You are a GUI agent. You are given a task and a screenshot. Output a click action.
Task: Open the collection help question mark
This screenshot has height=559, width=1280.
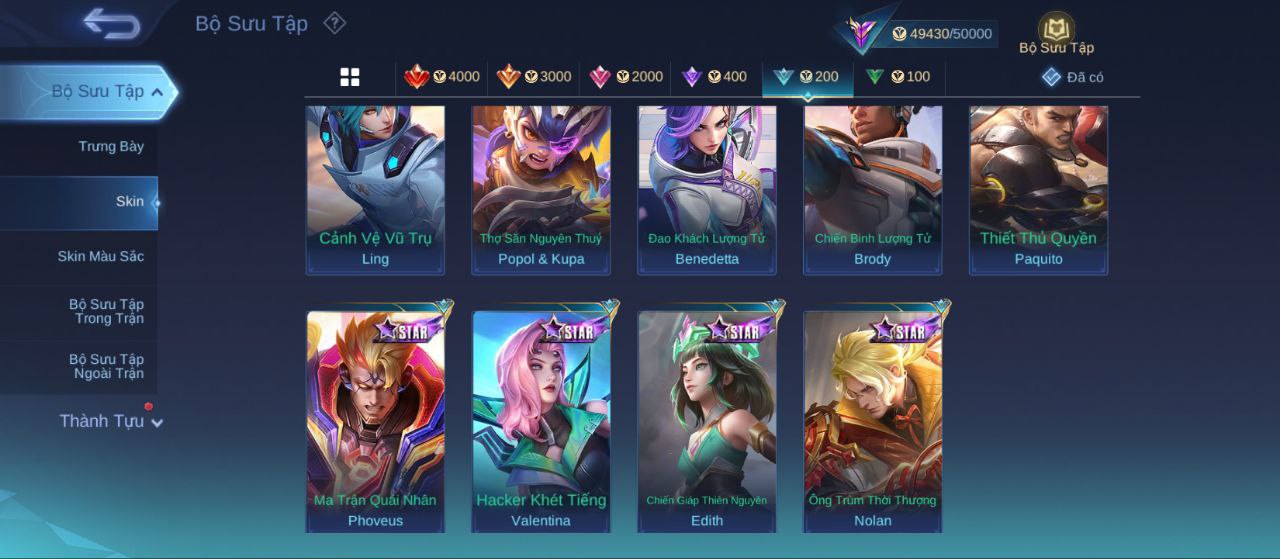coord(335,23)
